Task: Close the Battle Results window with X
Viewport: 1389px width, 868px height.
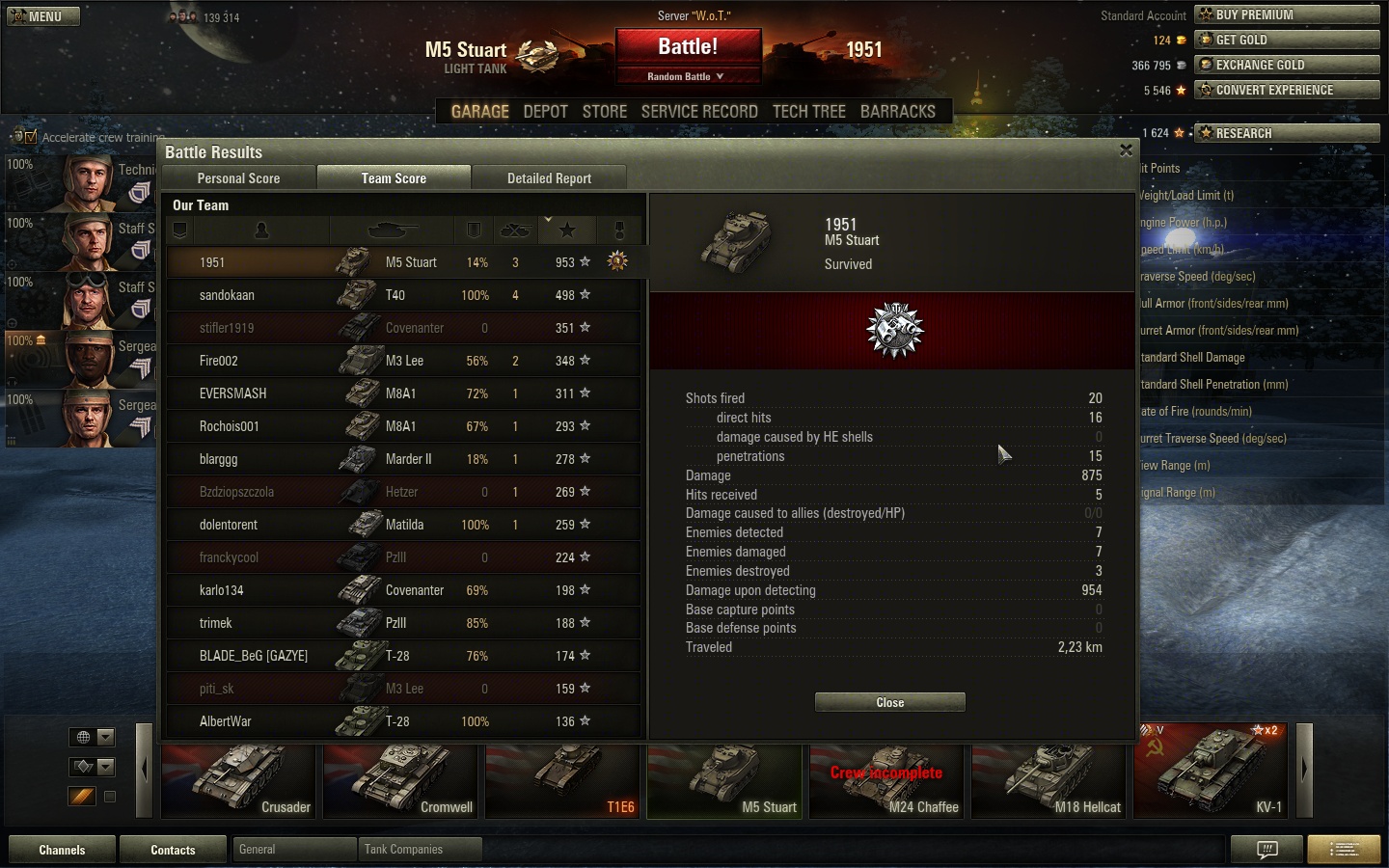Action: coord(1126,150)
